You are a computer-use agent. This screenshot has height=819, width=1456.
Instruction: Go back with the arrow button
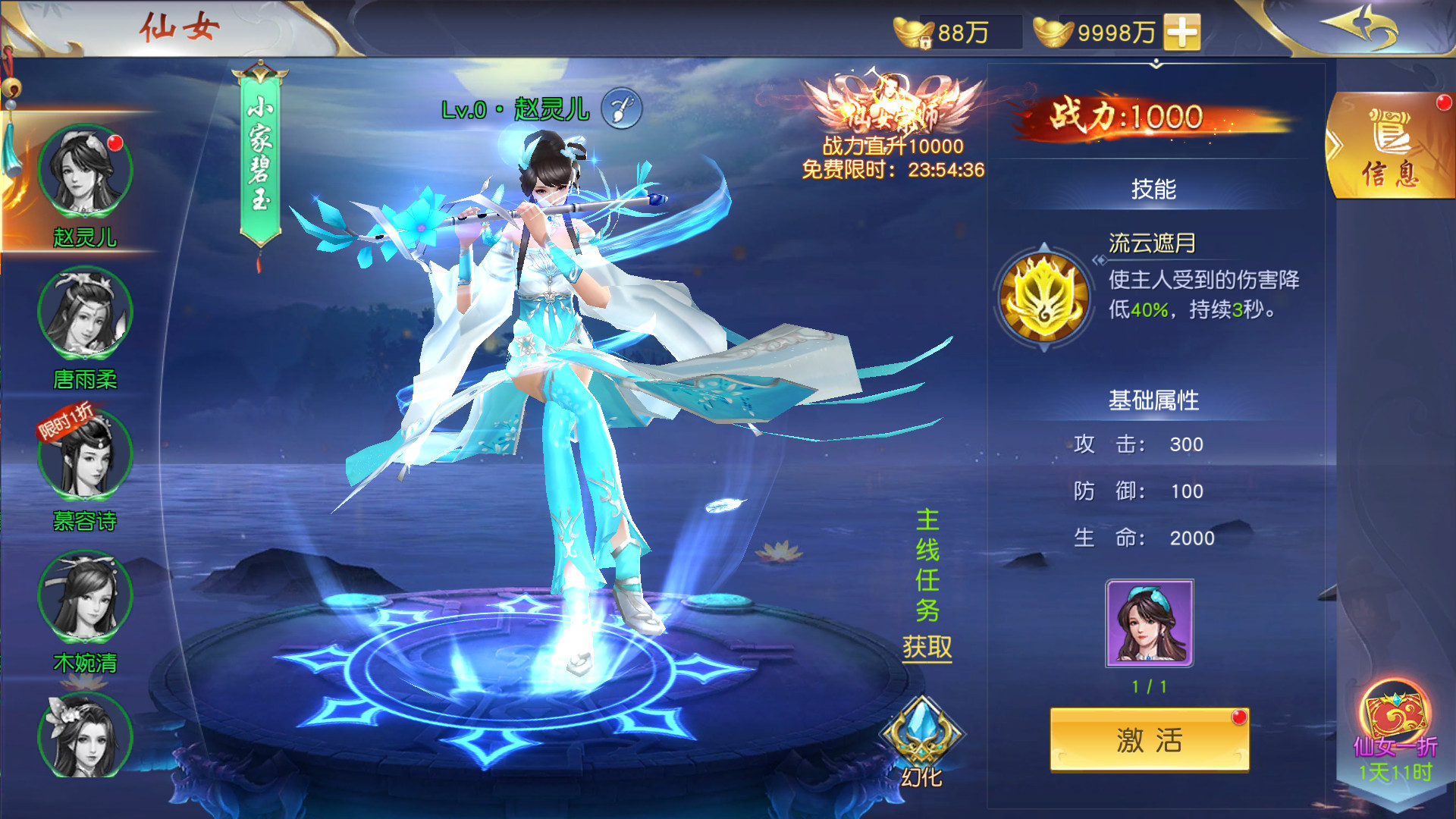(x=1362, y=27)
